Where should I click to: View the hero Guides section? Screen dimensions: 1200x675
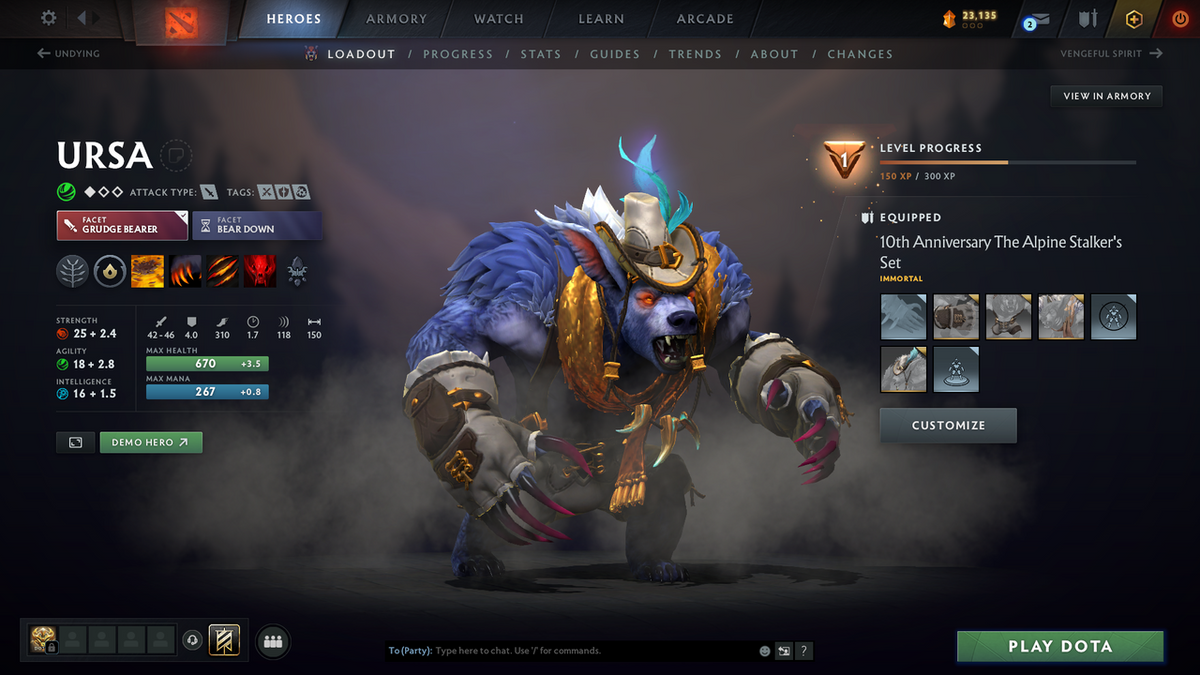click(x=614, y=54)
